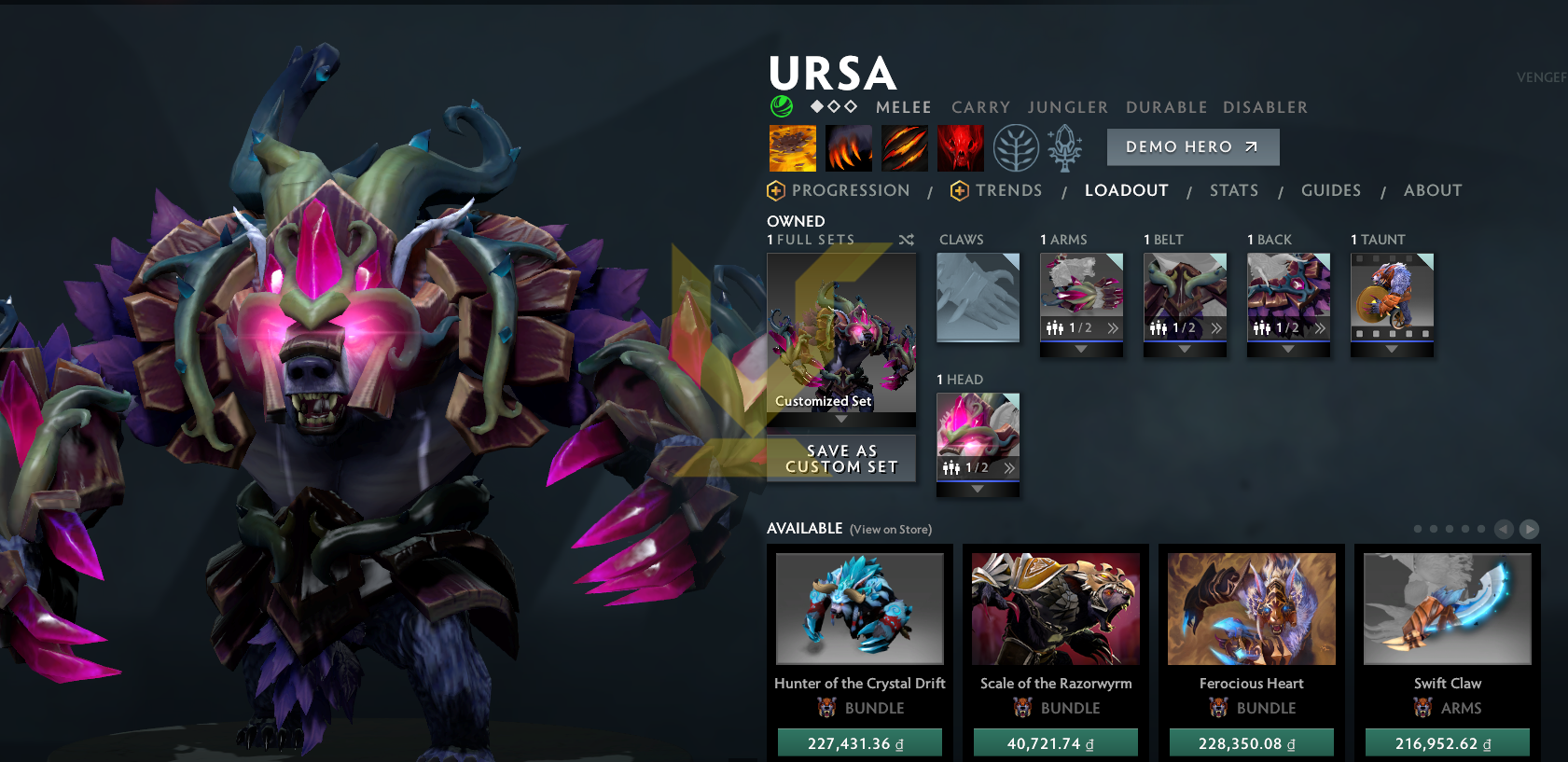View the Aghanim's upgrades icon
1568x762 pixels.
coord(1064,147)
